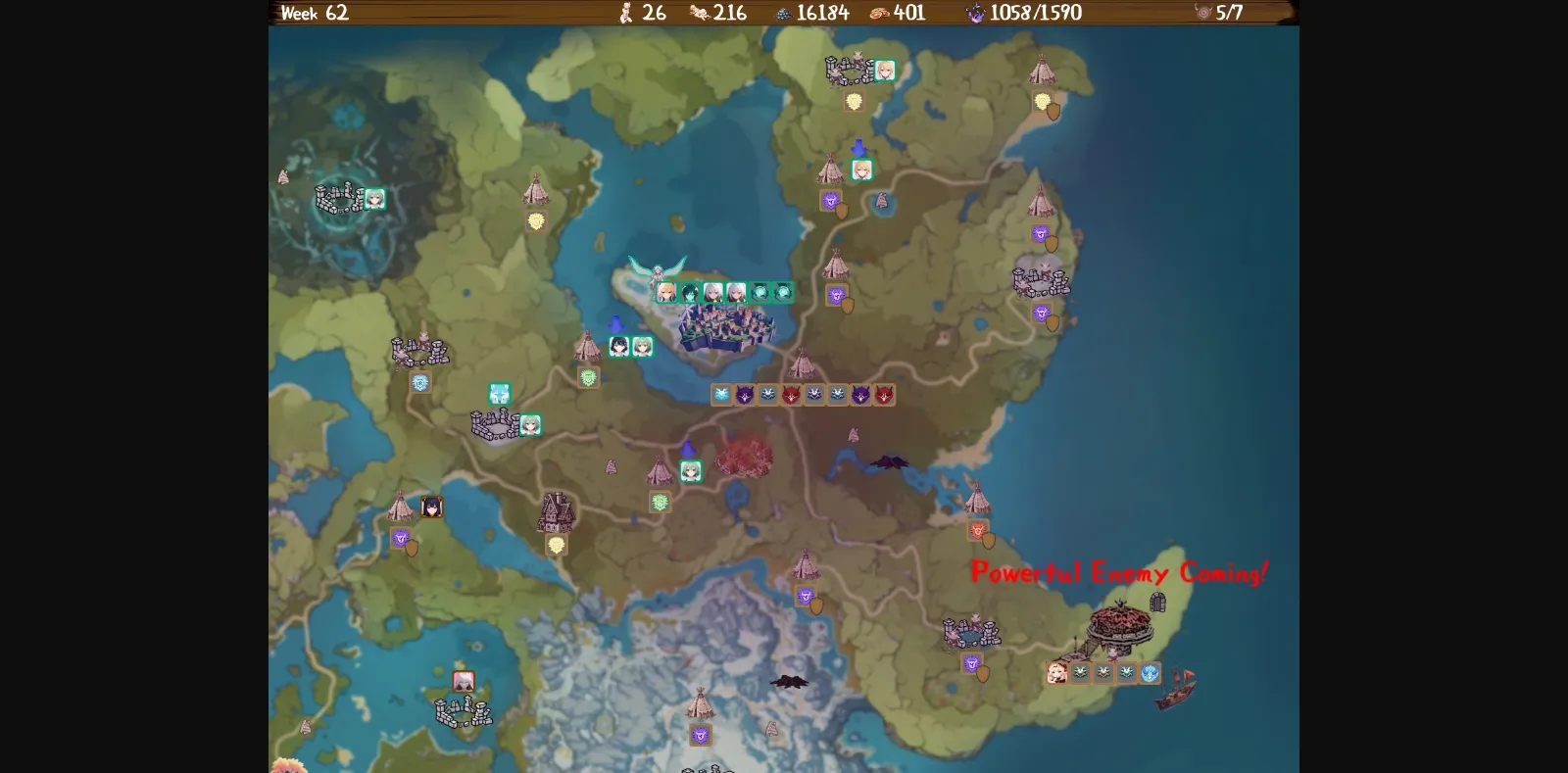Open the dungeon gate entrance on the eastern peninsula
The height and width of the screenshot is (773, 1568).
click(1157, 602)
